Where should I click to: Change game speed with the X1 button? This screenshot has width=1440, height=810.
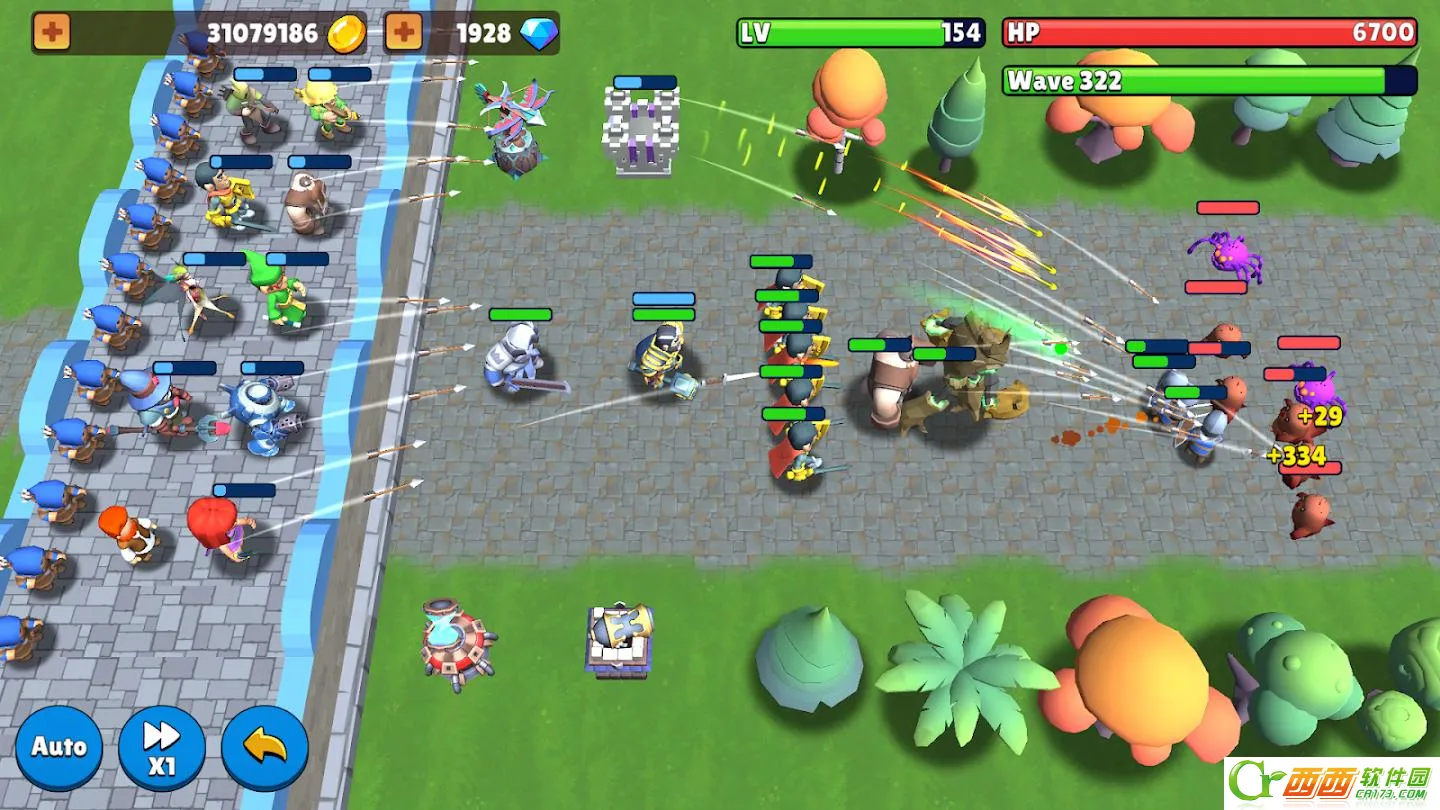[x=161, y=748]
